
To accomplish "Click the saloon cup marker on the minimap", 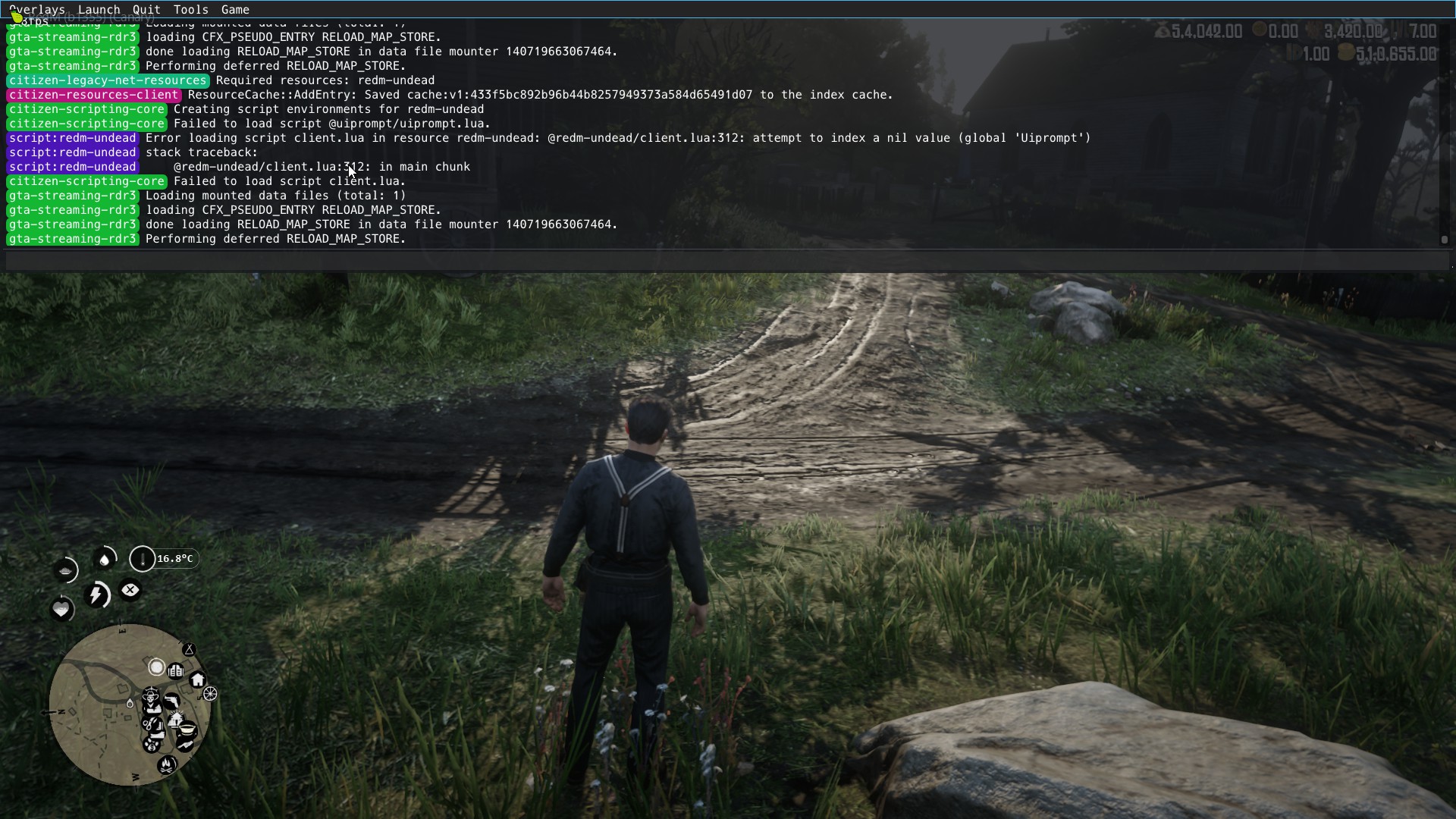I will (186, 730).
